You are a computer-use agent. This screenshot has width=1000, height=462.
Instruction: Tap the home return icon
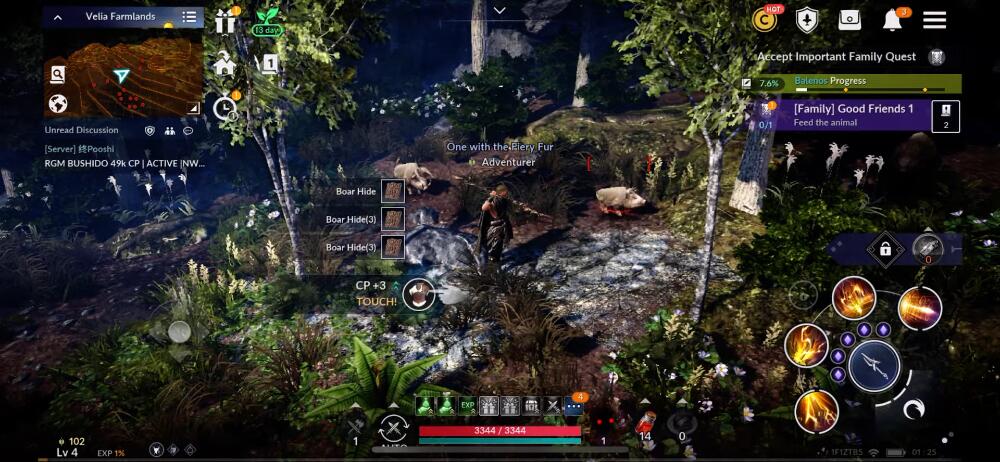224,65
